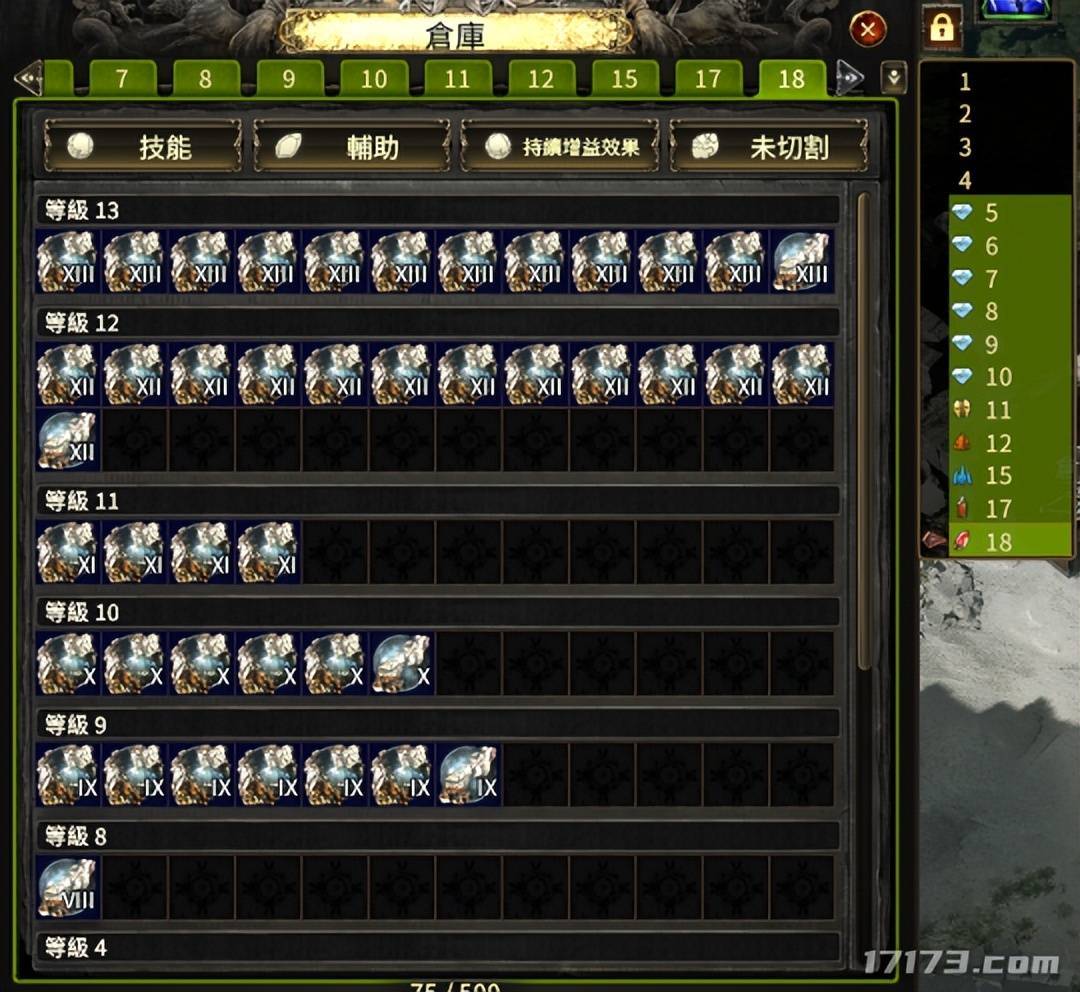Filter by 技能 gems

point(142,147)
